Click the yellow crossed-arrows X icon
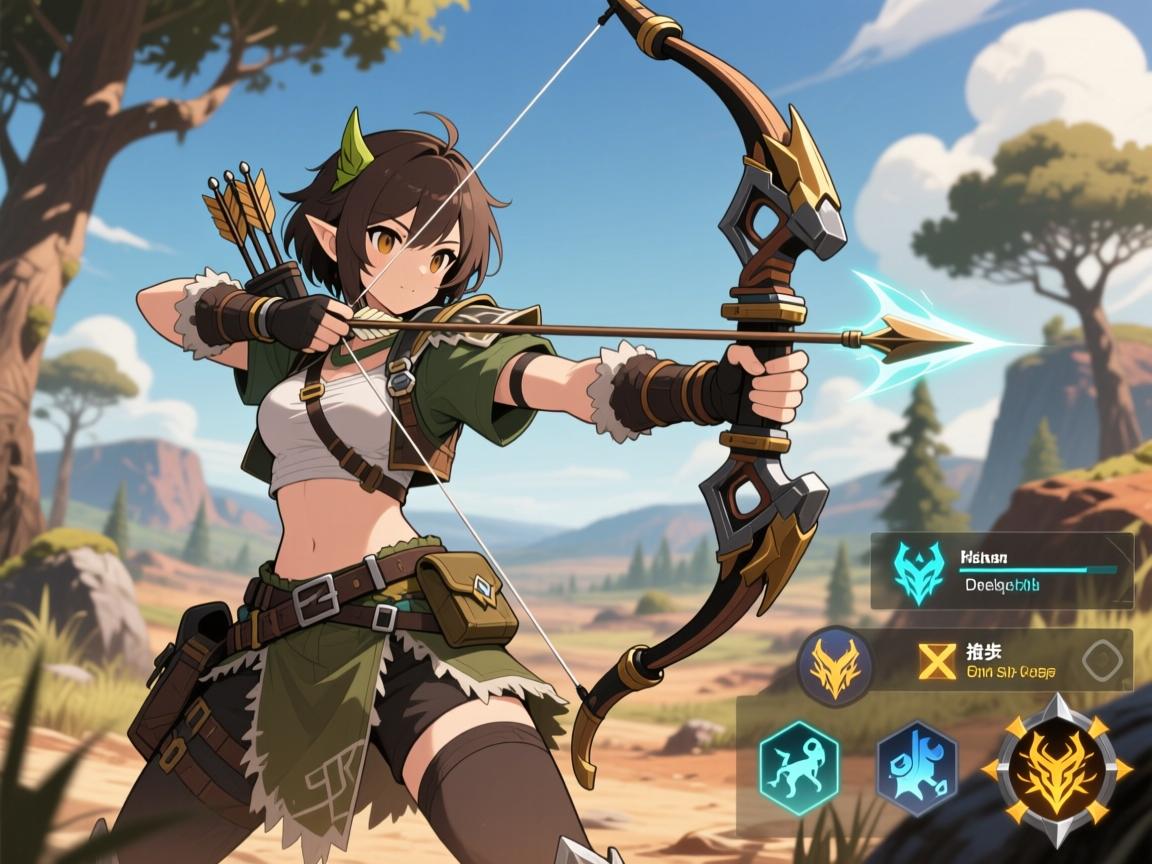This screenshot has width=1152, height=864. click(938, 661)
